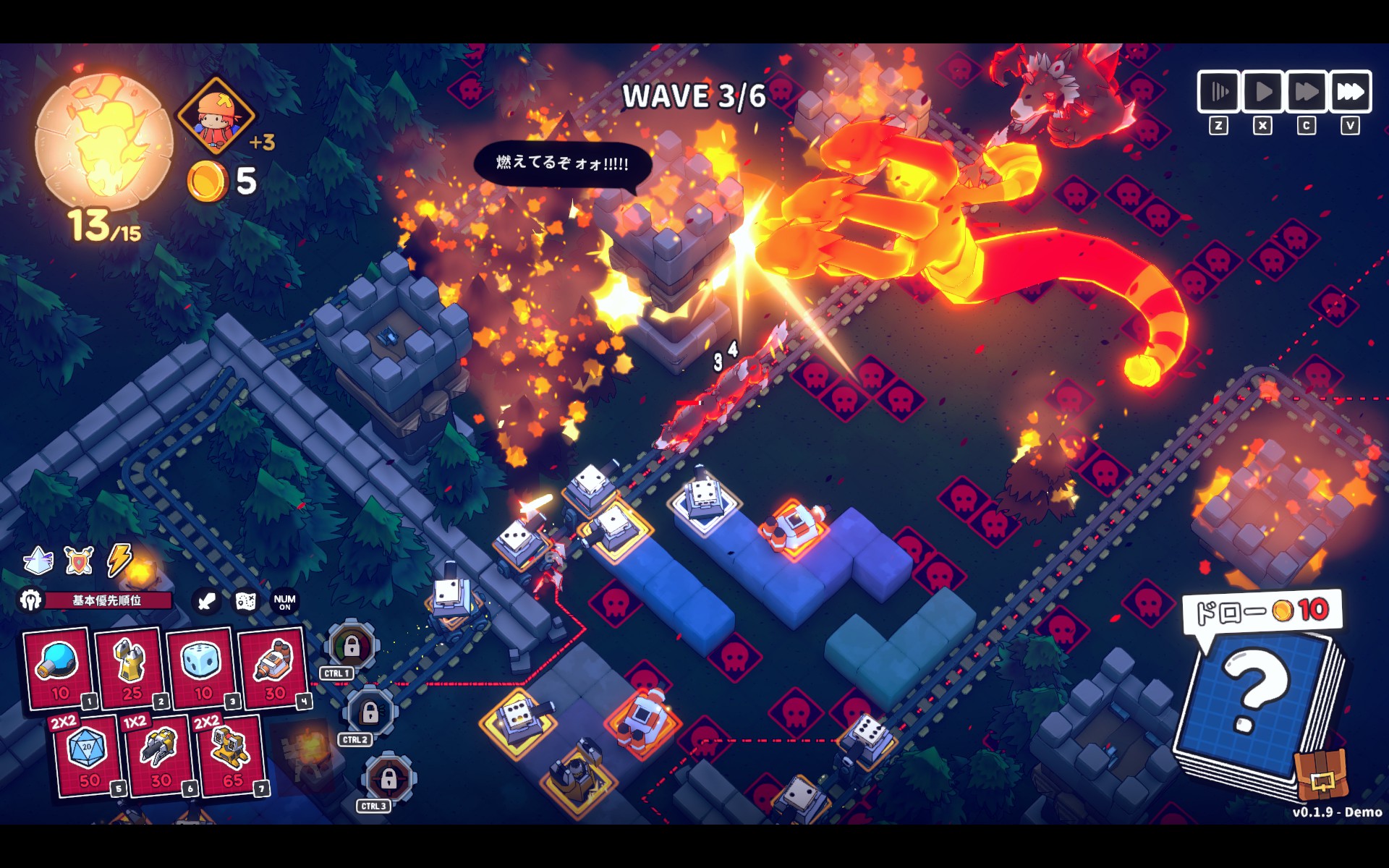This screenshot has height=868, width=1389.
Task: Select the orange turret card costing 30
Action: [273, 667]
